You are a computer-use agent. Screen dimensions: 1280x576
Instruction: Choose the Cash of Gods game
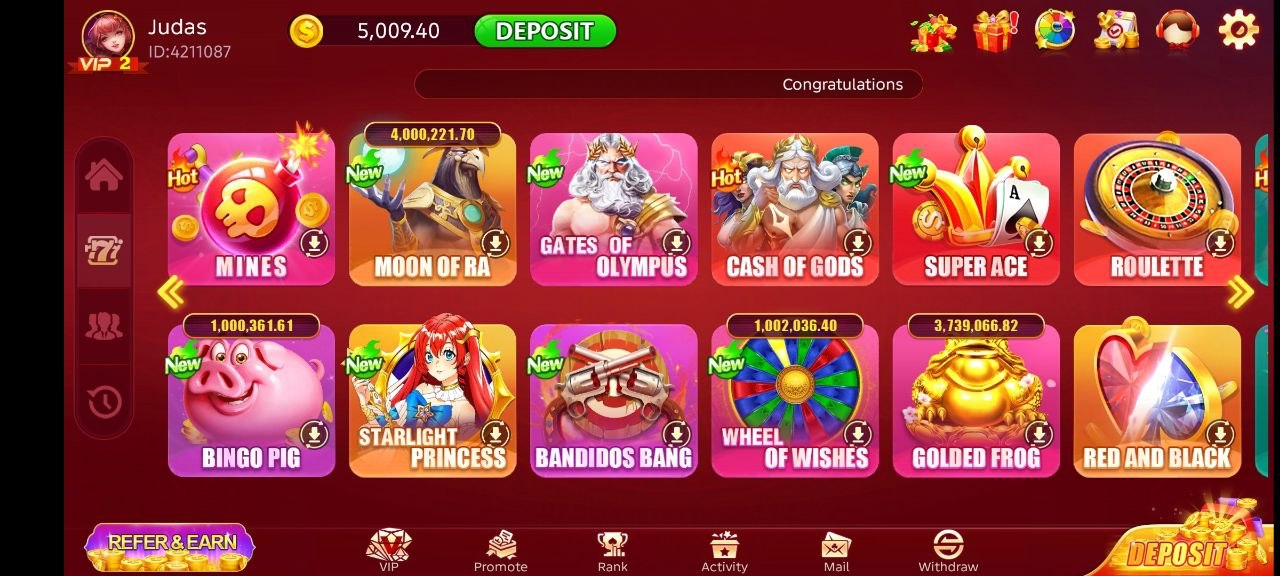point(794,210)
